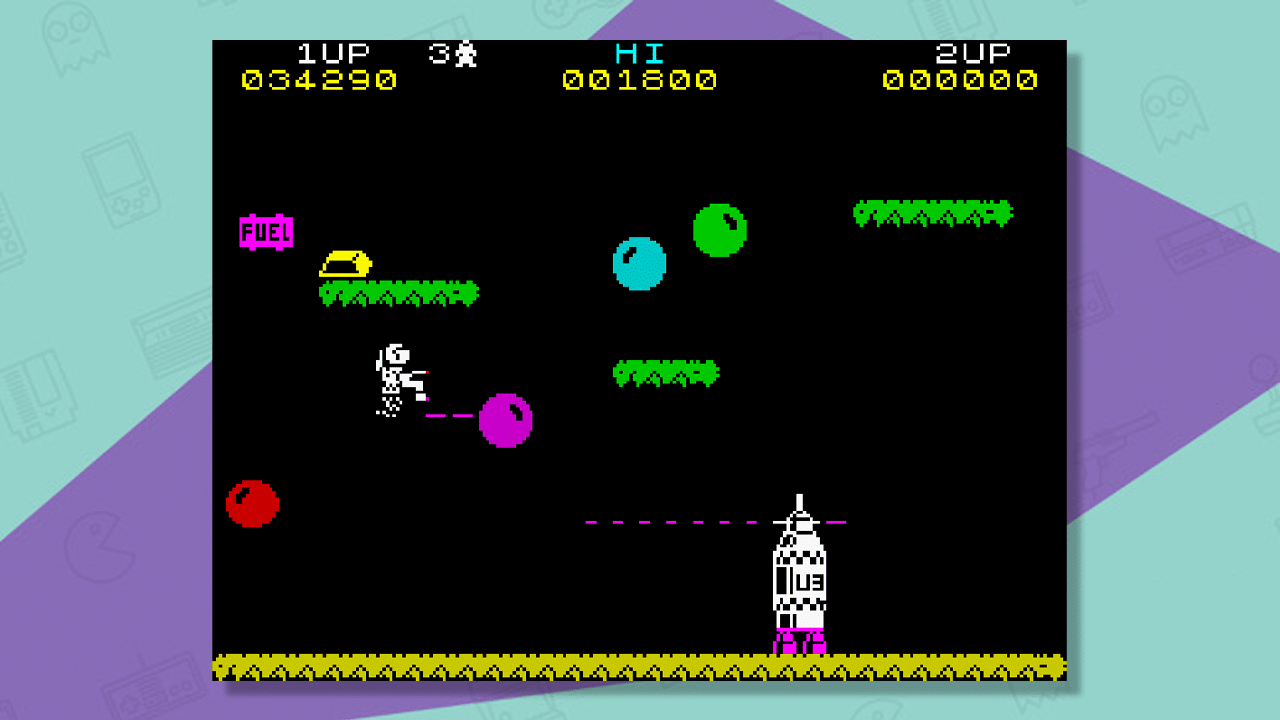Click the 1UP header label
This screenshot has height=720, width=1280.
click(x=330, y=55)
